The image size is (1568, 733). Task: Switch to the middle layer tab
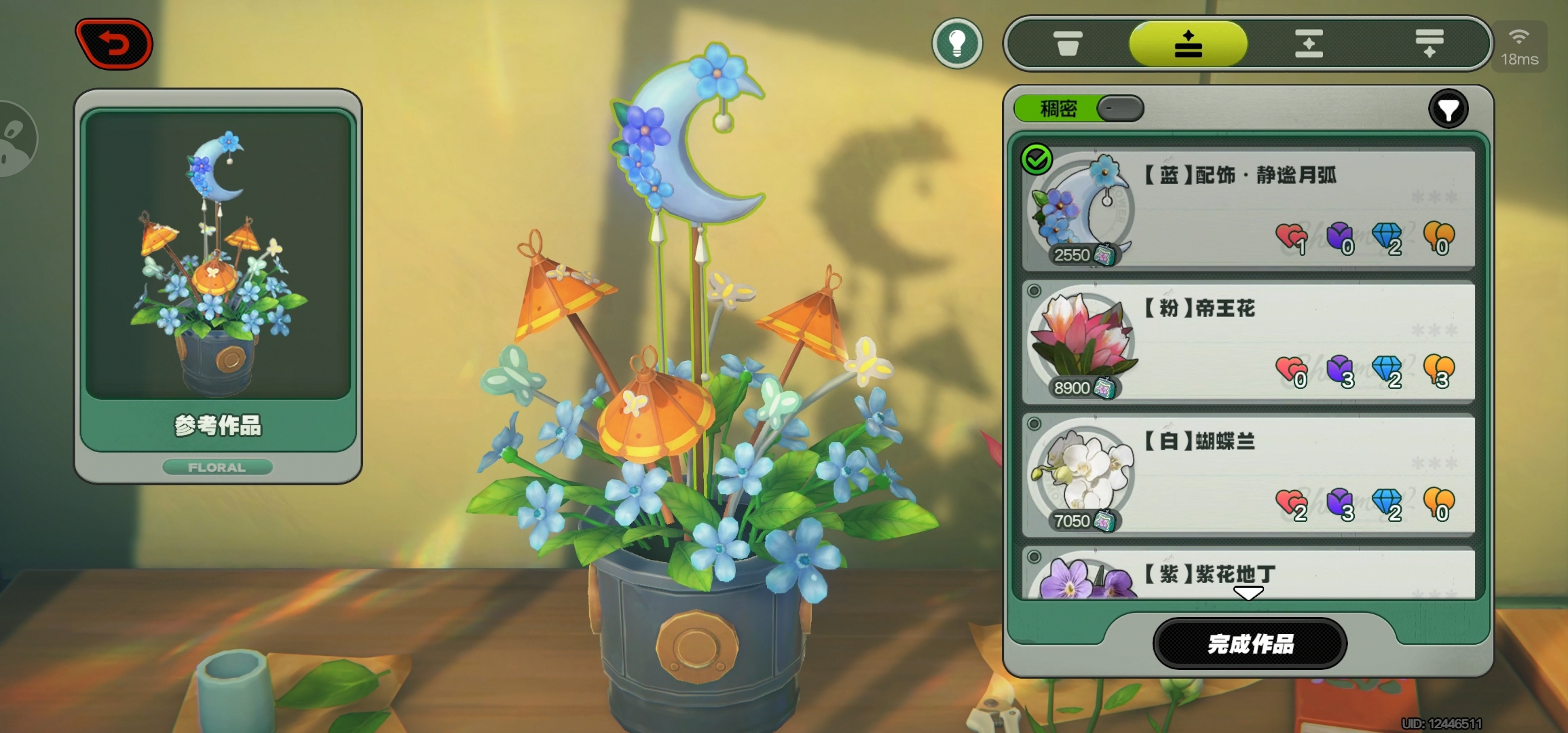[1309, 44]
